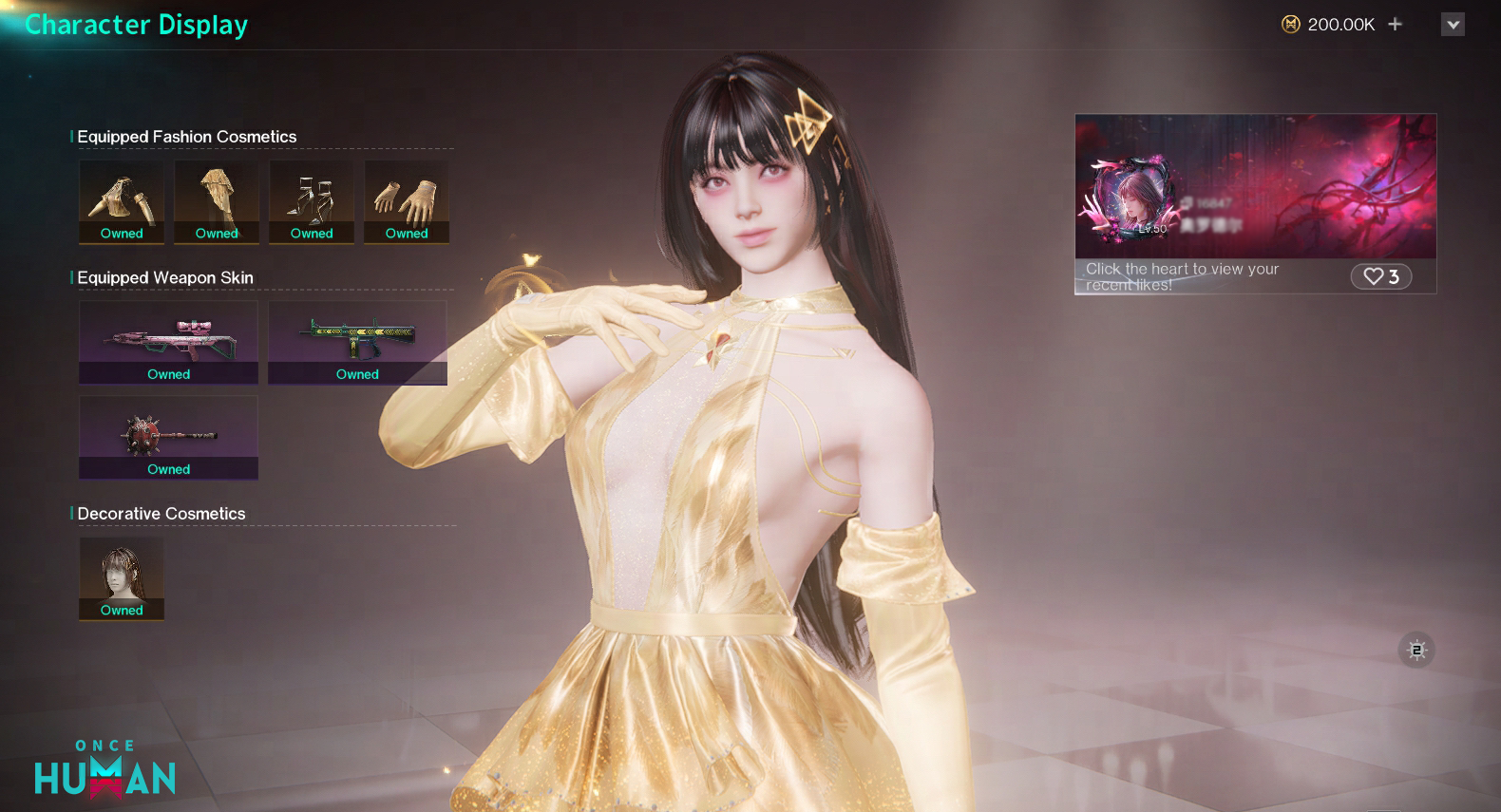Click the heart likes button
Screen dimensions: 1501x812
[x=1380, y=276]
